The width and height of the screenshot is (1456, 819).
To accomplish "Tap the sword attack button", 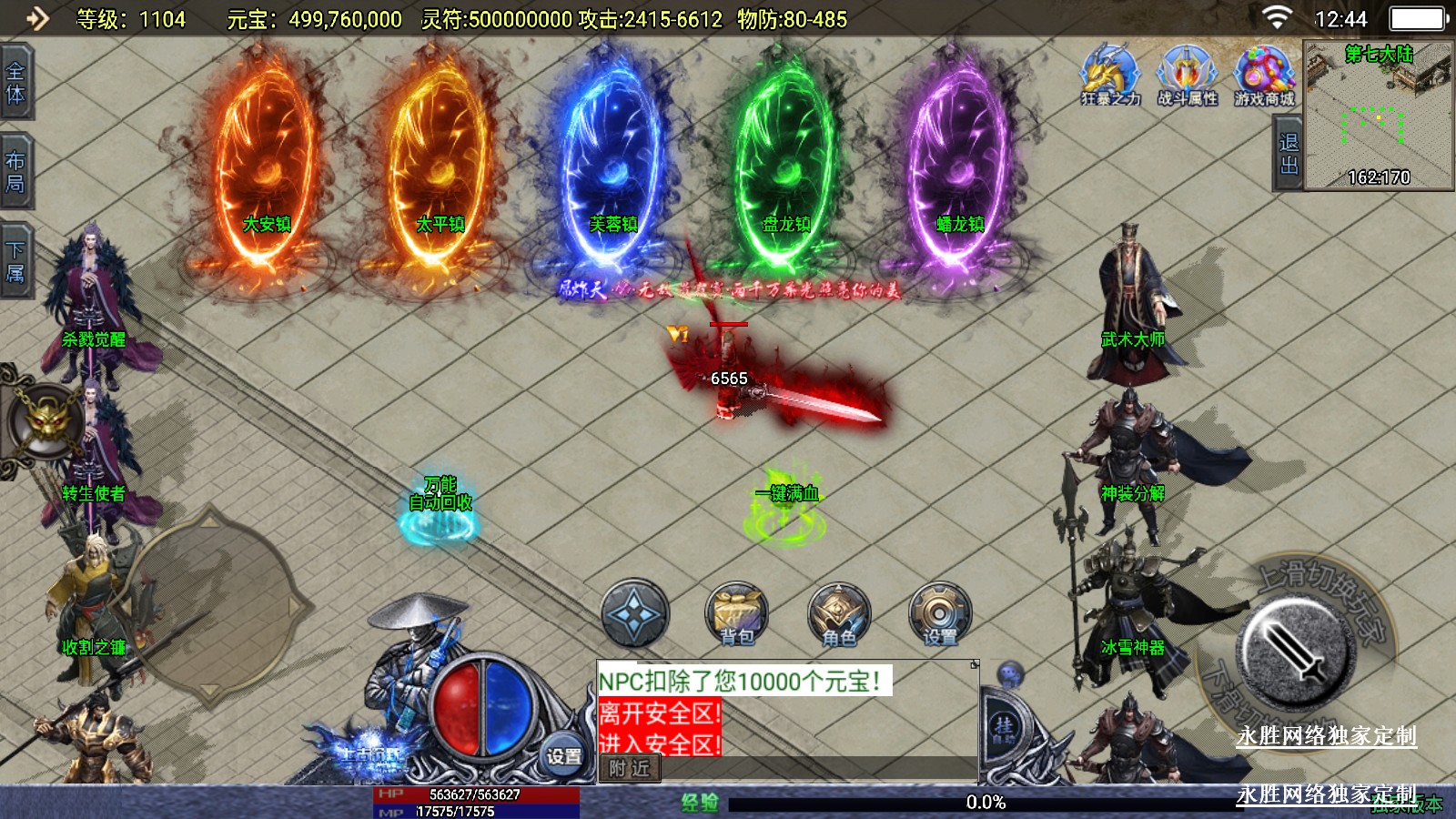I will coord(1294,650).
